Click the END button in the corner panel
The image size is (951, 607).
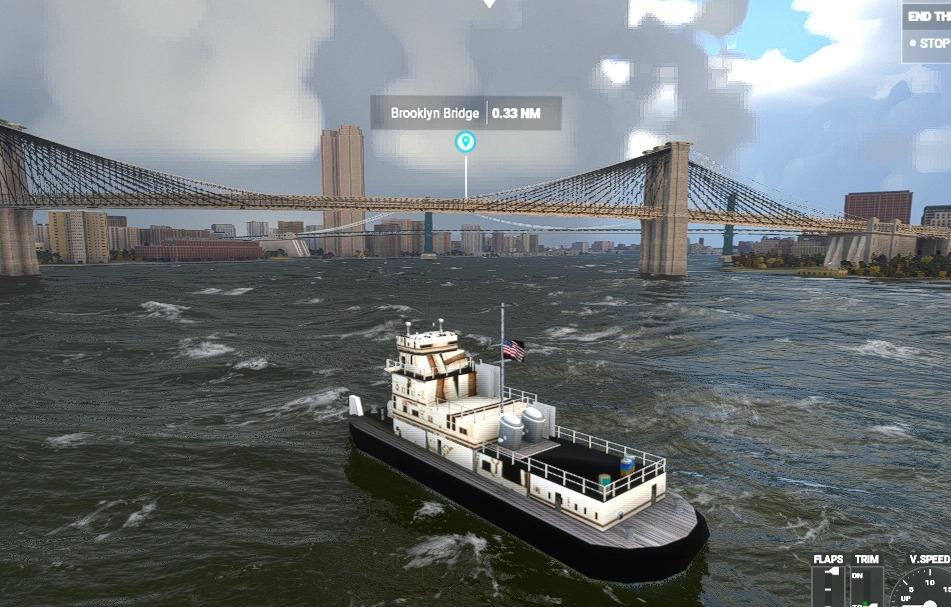click(929, 16)
